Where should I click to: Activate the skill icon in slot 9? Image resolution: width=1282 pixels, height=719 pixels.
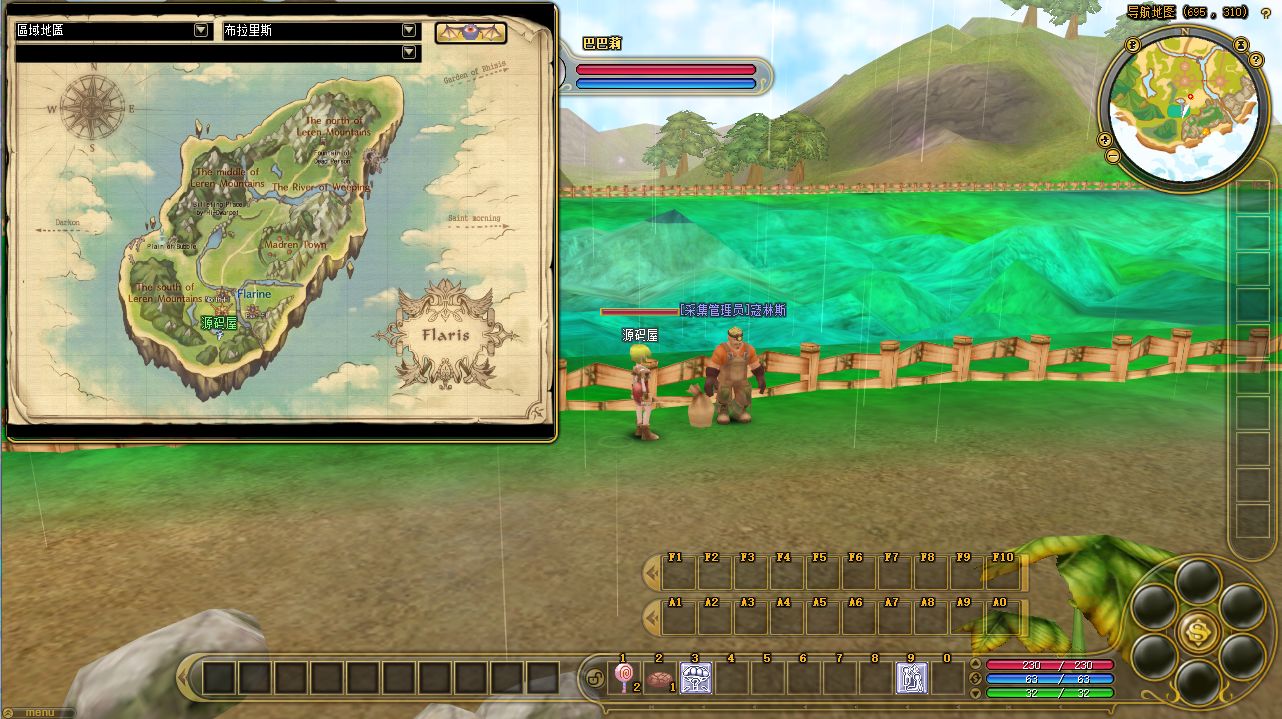[911, 678]
